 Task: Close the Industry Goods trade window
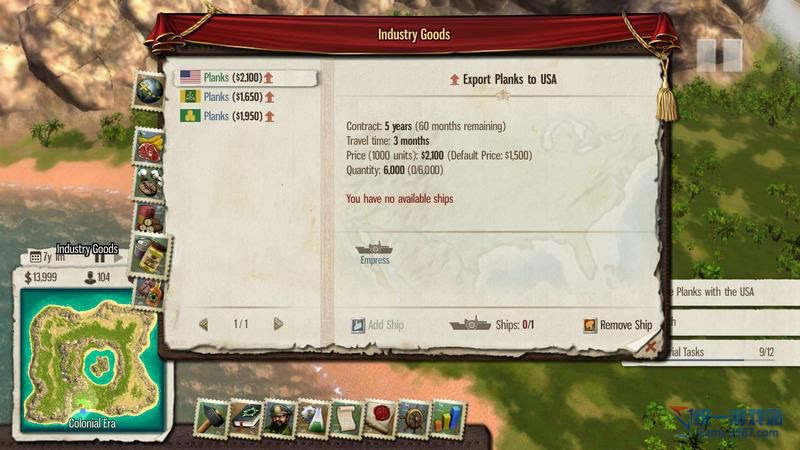[651, 345]
